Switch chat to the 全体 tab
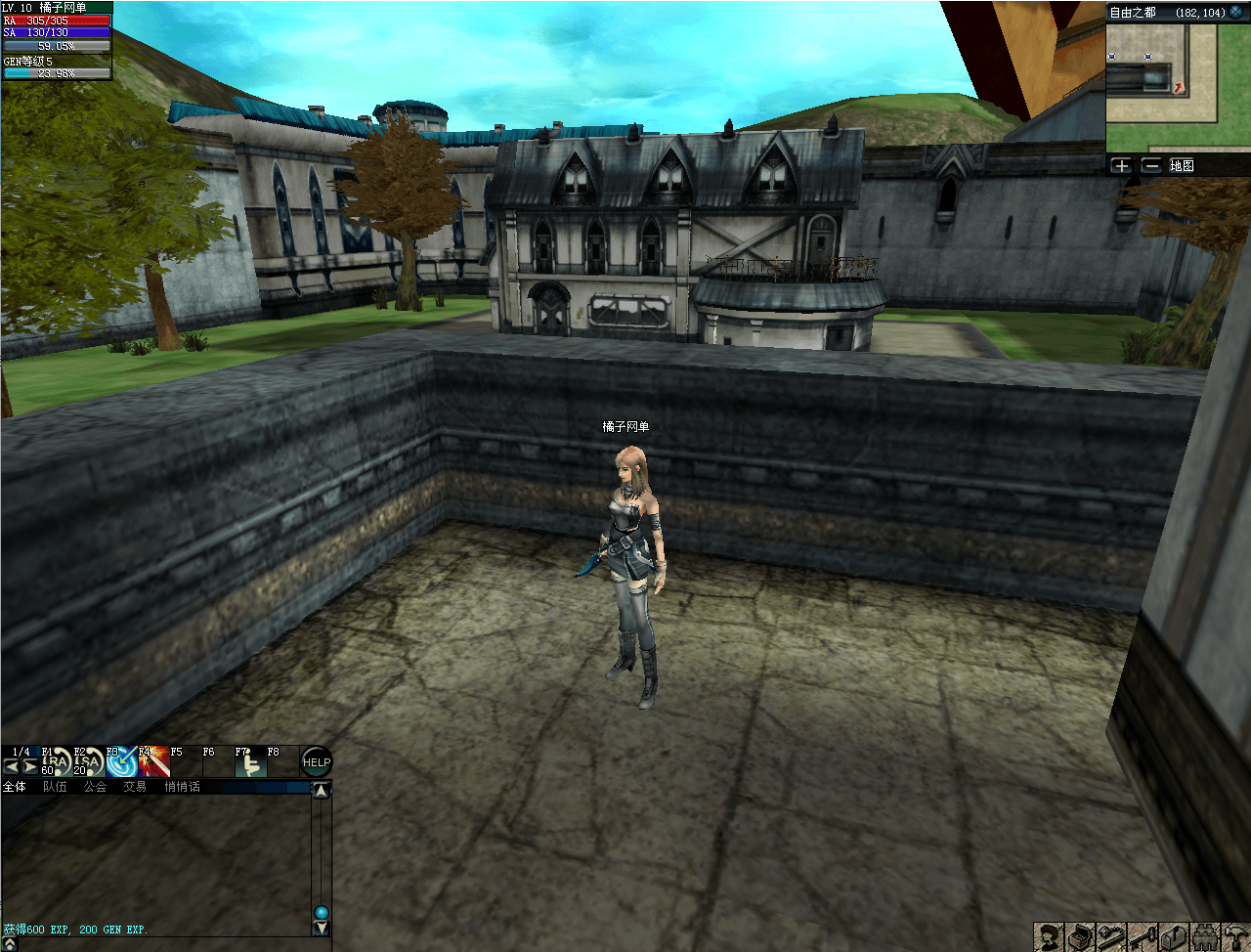Screen dimensions: 1251x952 (x=15, y=787)
